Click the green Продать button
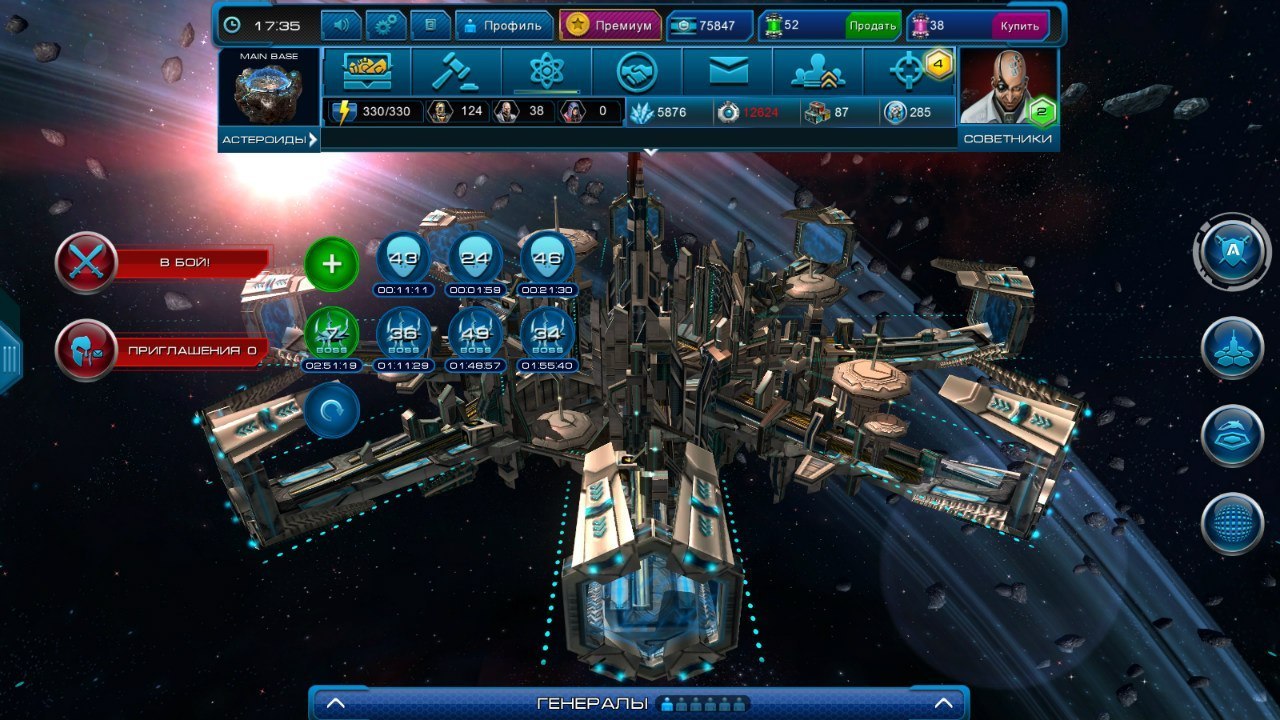Viewport: 1280px width, 720px height. pos(872,25)
